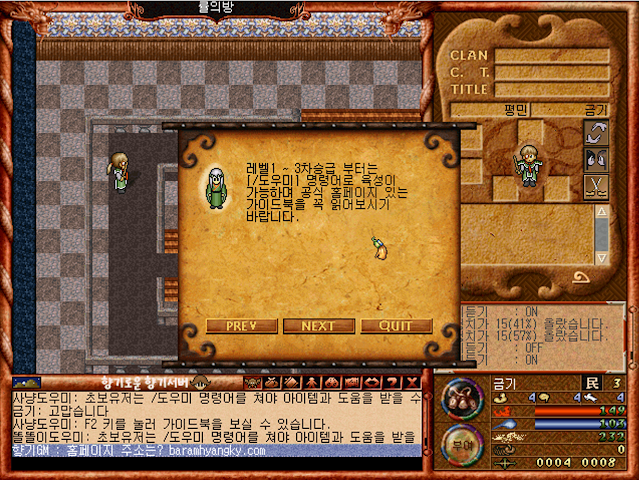
Task: Click the rotating arrows button beside character
Action: click(x=596, y=132)
